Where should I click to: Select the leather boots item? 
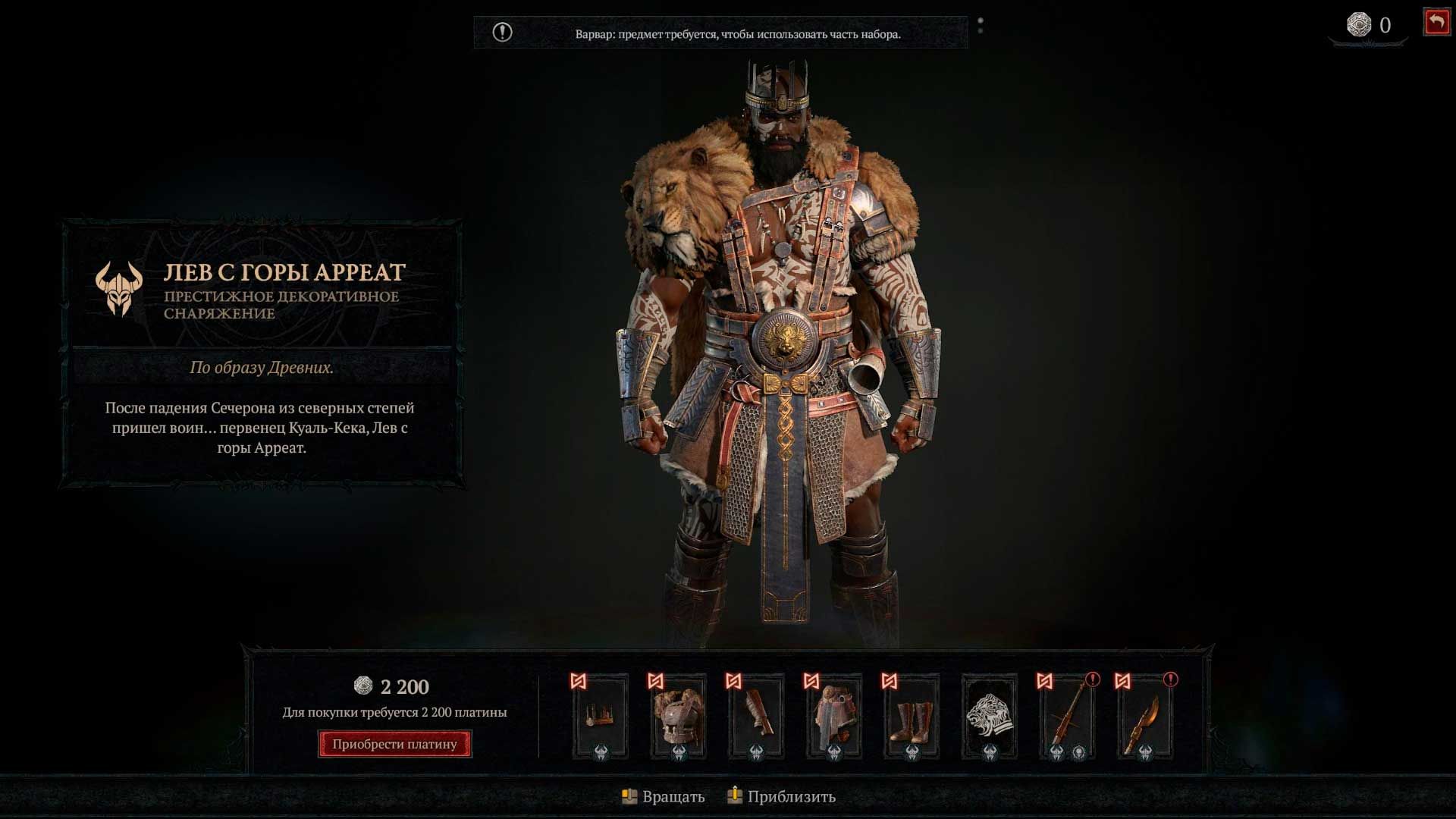click(x=912, y=717)
